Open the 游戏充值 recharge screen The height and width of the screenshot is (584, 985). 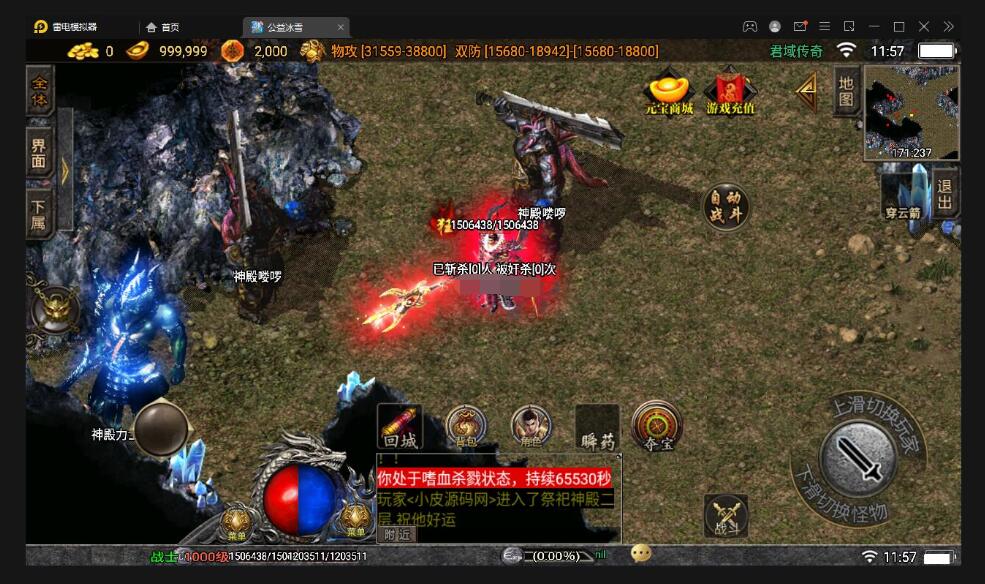pyautogui.click(x=730, y=91)
